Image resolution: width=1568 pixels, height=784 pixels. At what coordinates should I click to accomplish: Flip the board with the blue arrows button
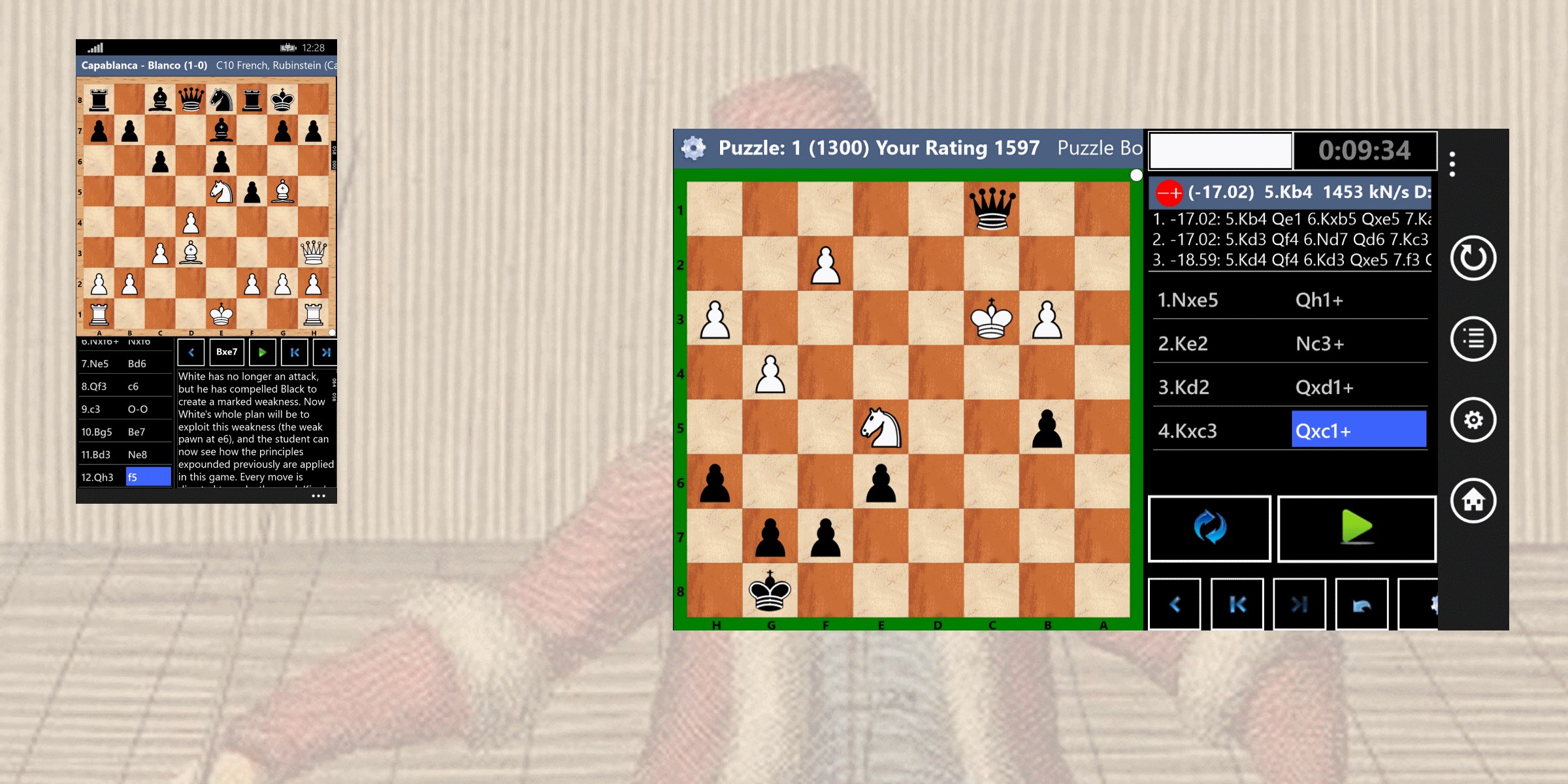point(1209,528)
